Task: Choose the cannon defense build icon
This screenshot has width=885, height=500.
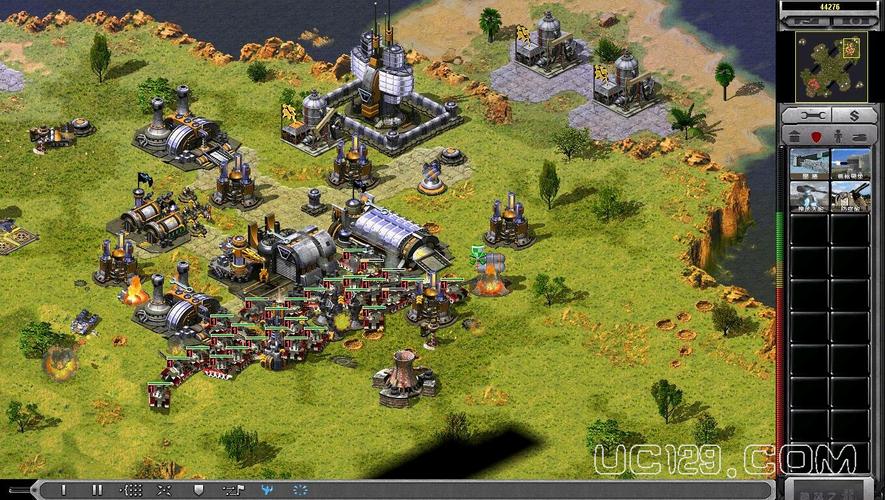Action: tap(851, 195)
